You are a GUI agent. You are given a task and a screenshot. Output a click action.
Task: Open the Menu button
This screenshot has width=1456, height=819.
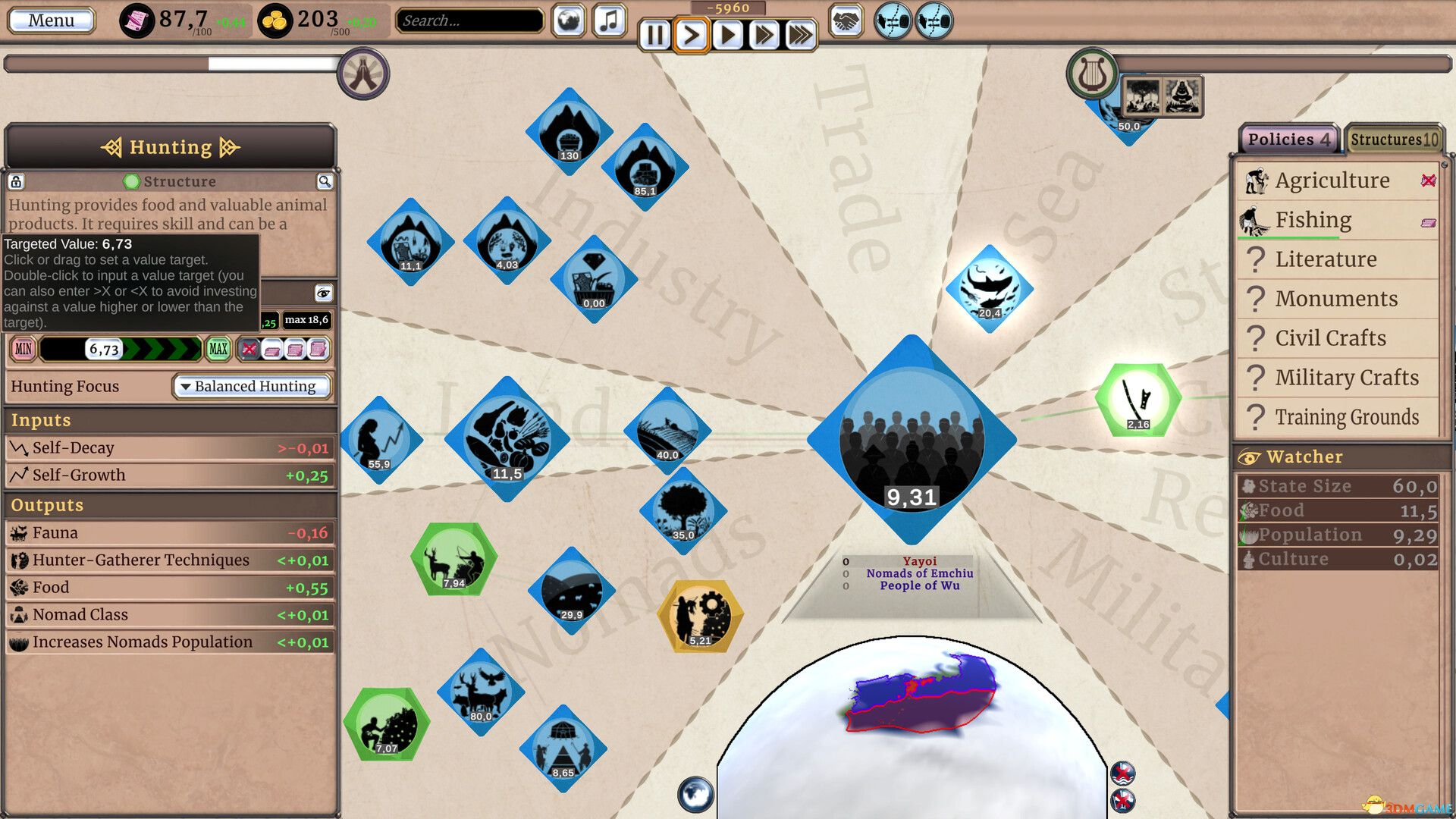(49, 20)
